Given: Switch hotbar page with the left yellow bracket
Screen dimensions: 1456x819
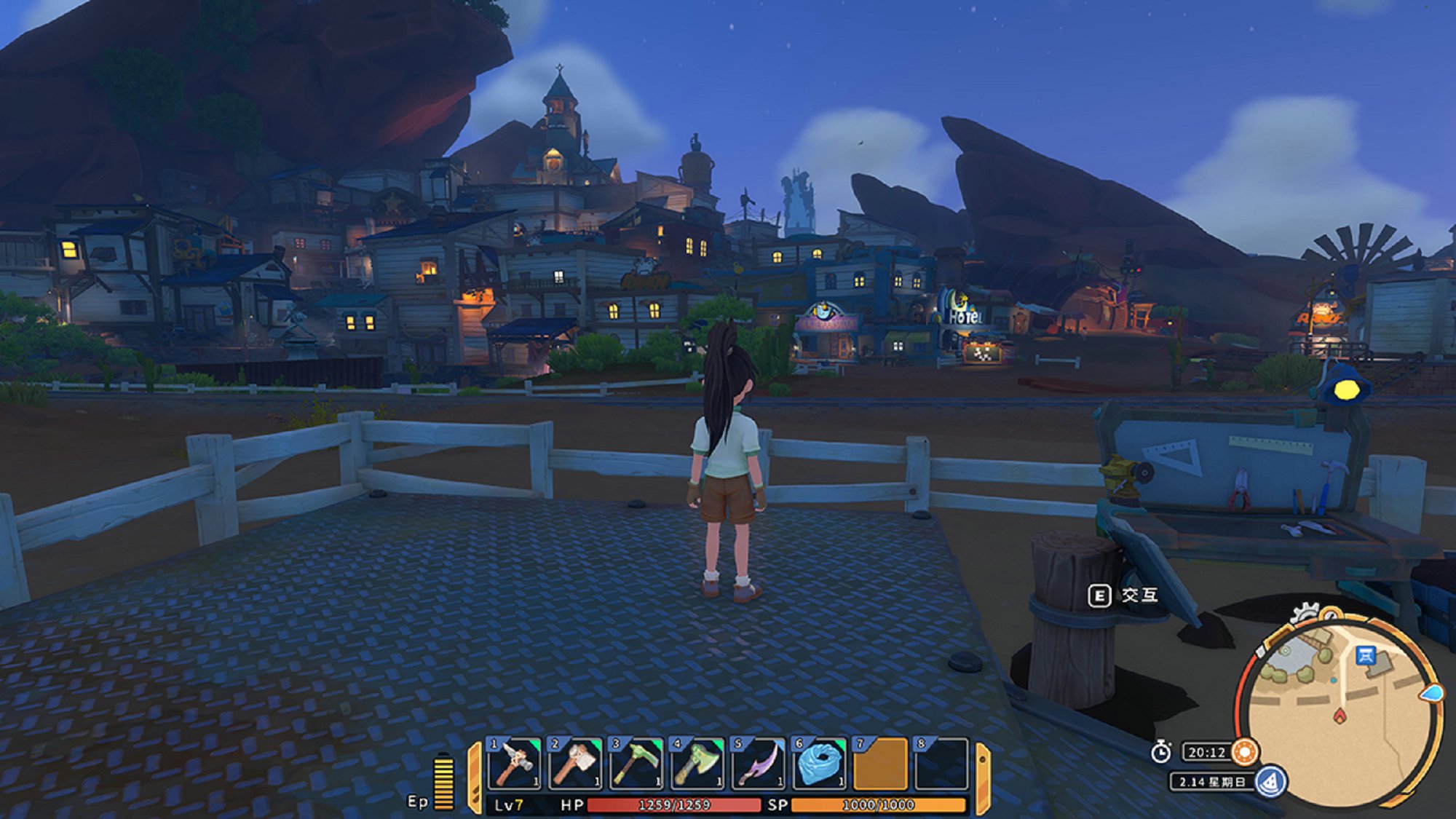Looking at the screenshot, I should point(475,776).
